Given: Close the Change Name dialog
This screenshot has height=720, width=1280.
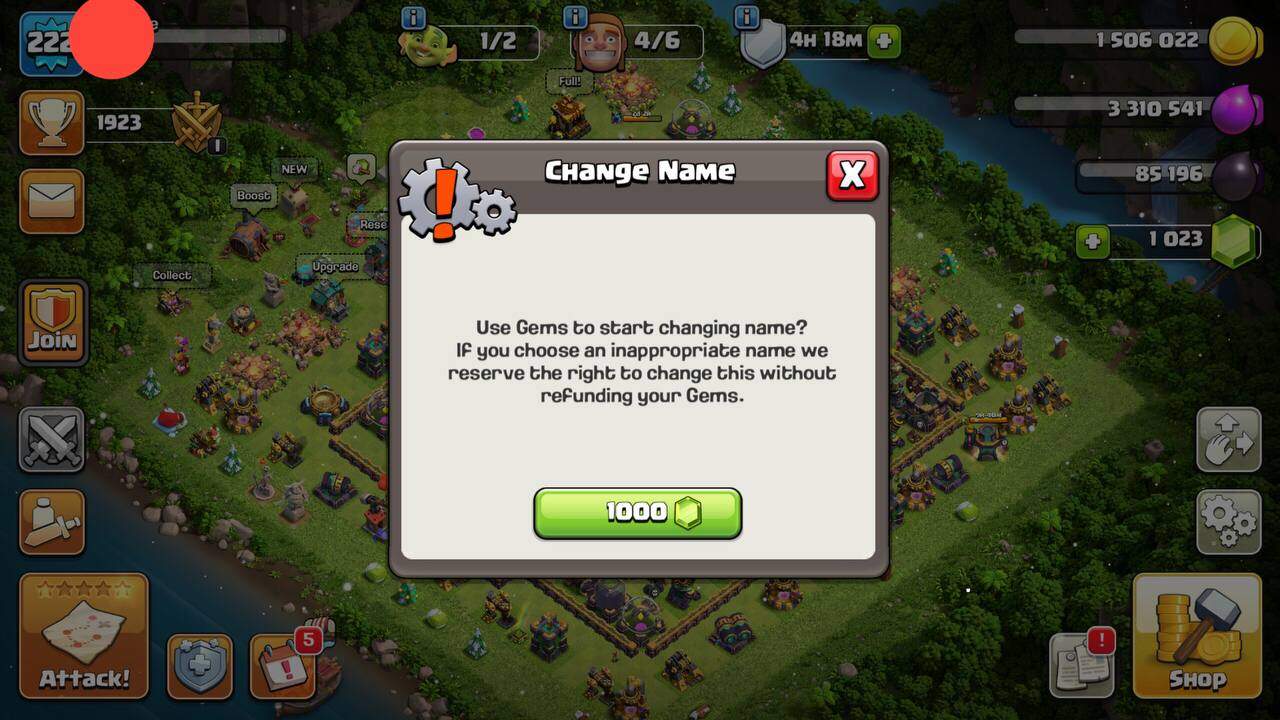Looking at the screenshot, I should [x=852, y=175].
